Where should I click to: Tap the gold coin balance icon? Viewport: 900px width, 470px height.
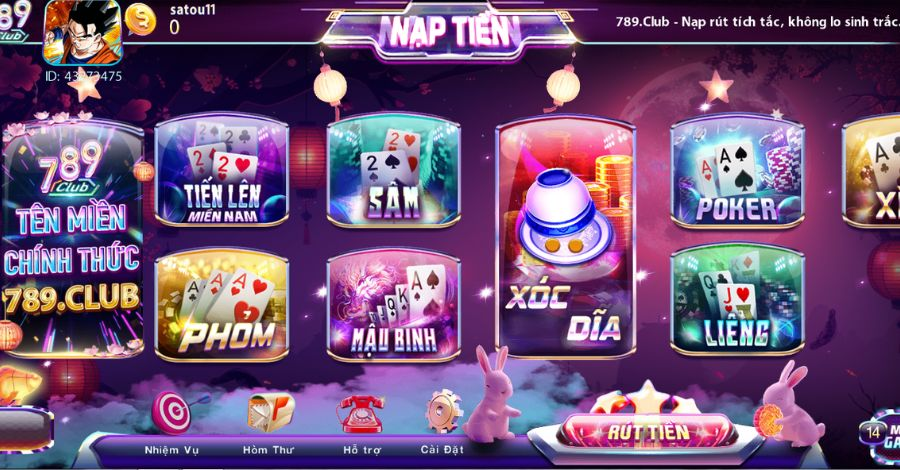pos(142,20)
